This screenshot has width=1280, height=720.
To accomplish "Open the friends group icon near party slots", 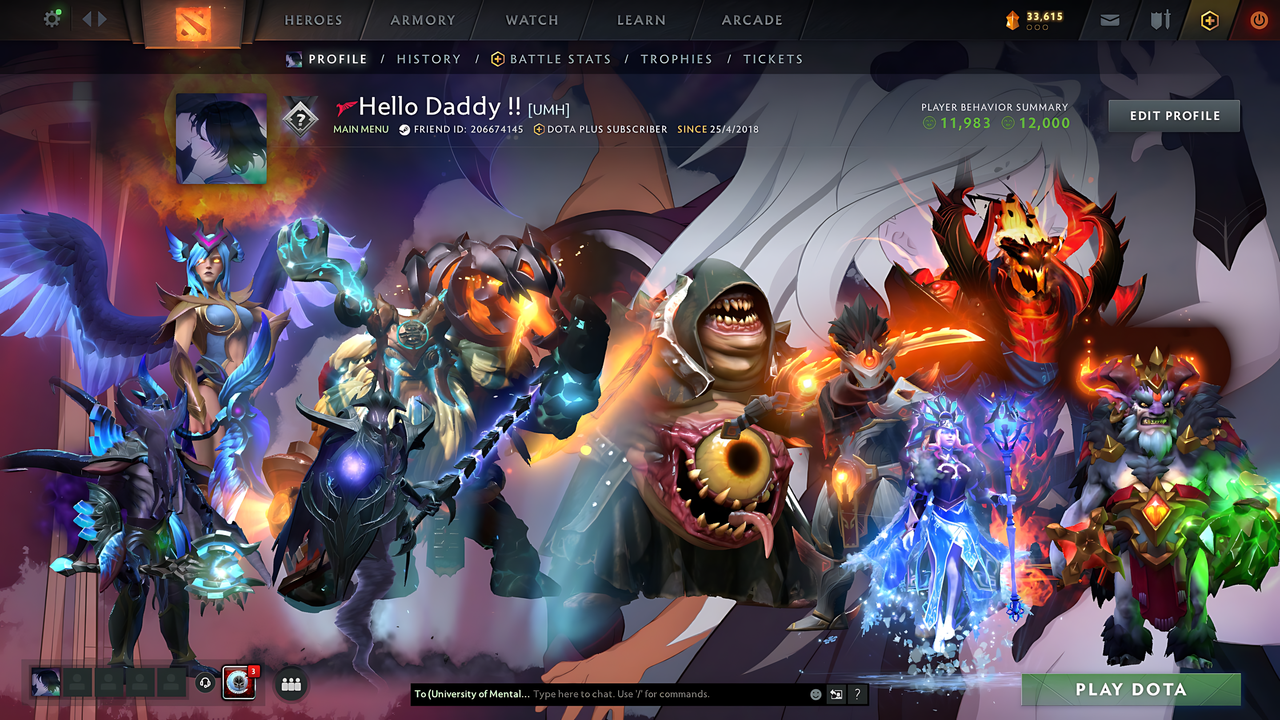I will [x=289, y=683].
